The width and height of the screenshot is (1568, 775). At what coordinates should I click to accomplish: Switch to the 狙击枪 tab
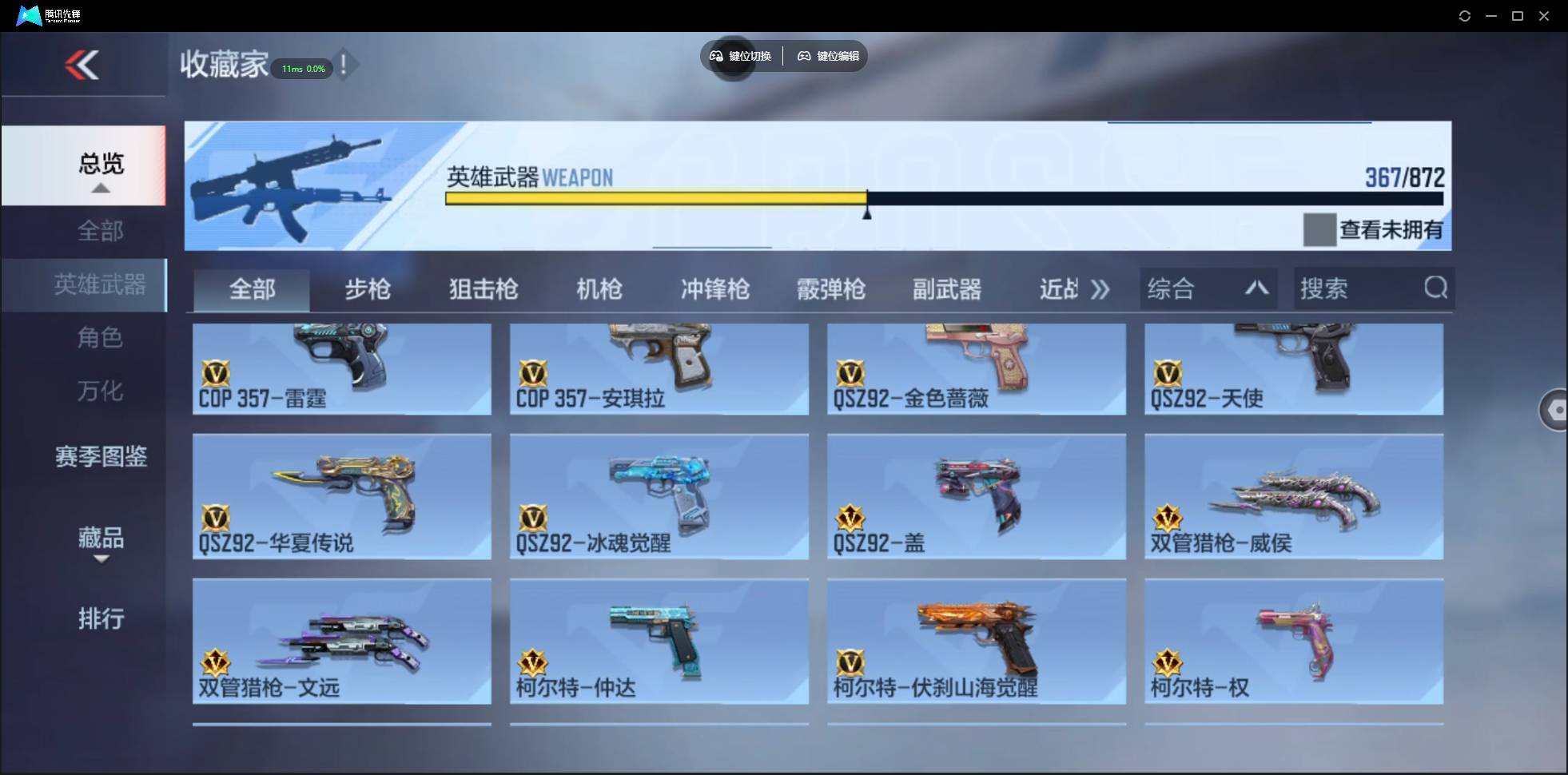point(483,289)
